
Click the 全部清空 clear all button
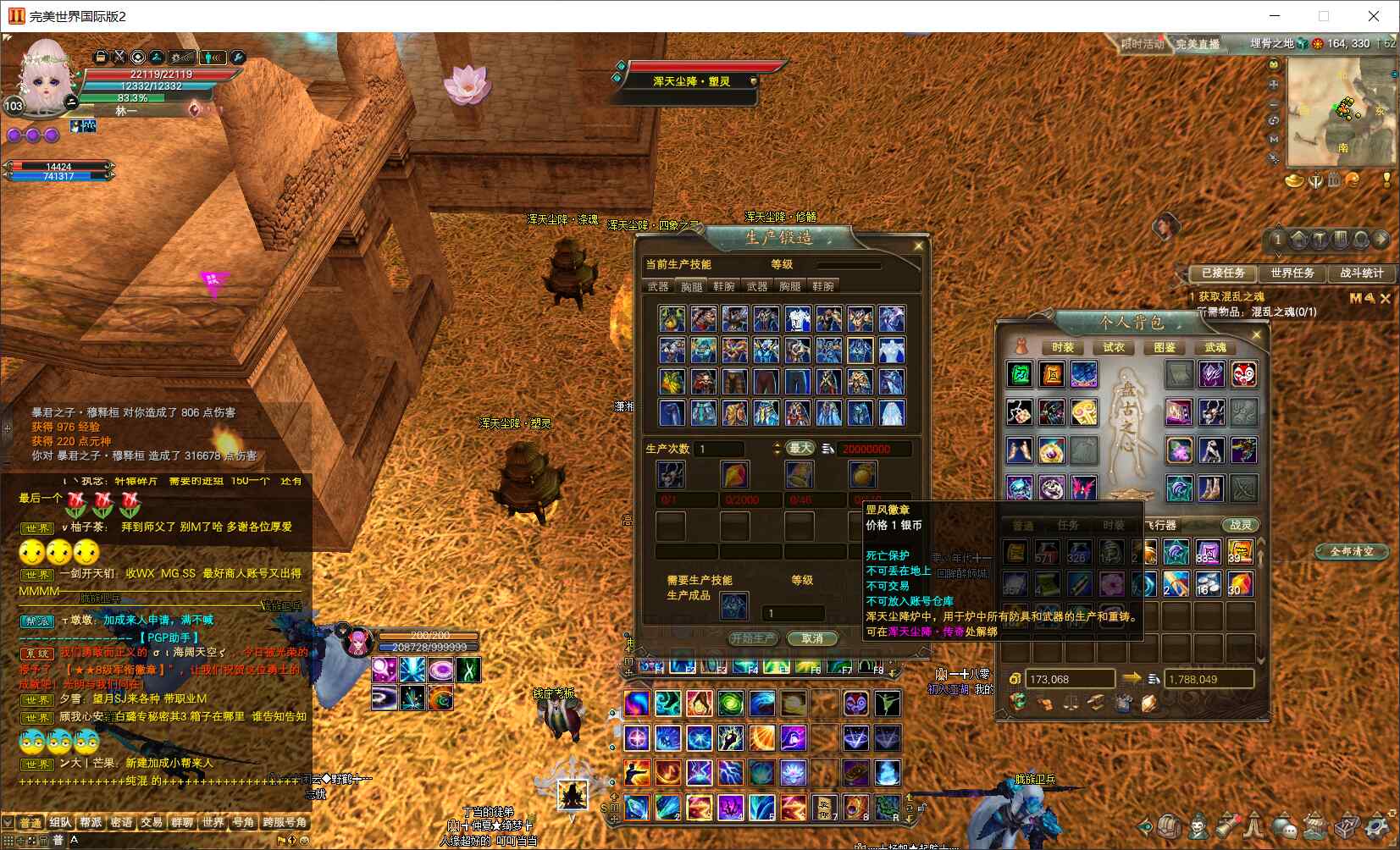coord(1352,551)
